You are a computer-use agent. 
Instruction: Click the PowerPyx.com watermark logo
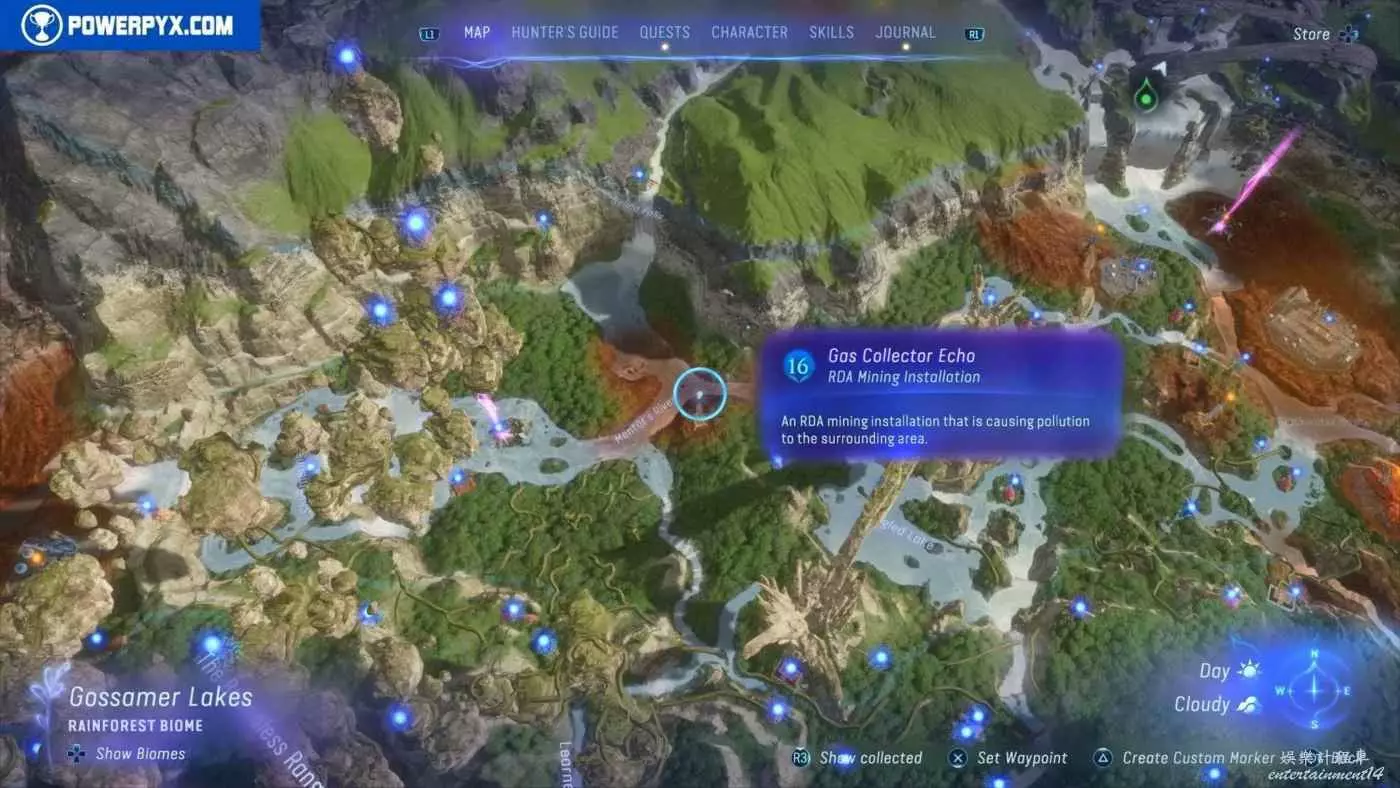pos(130,25)
